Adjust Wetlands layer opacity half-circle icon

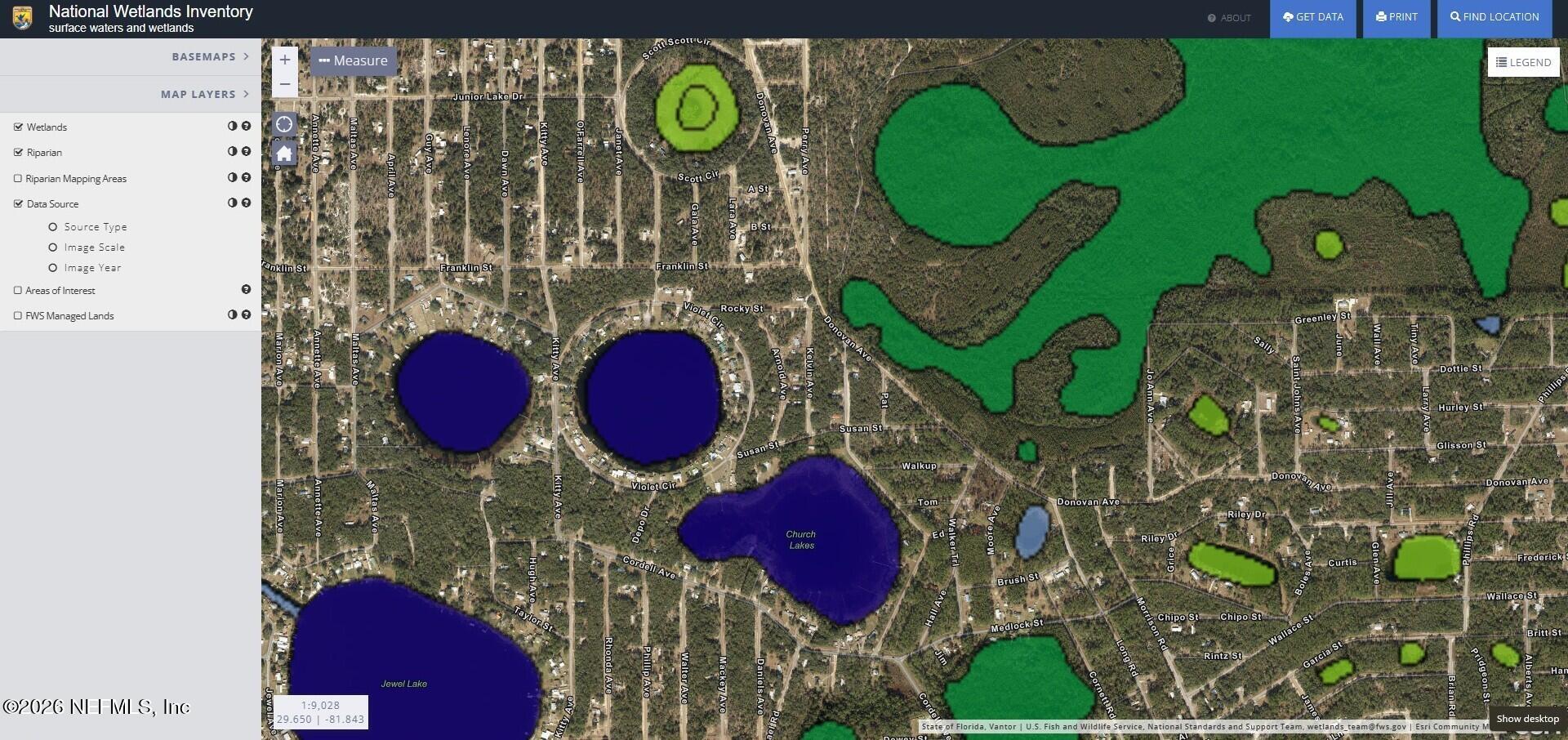click(231, 127)
